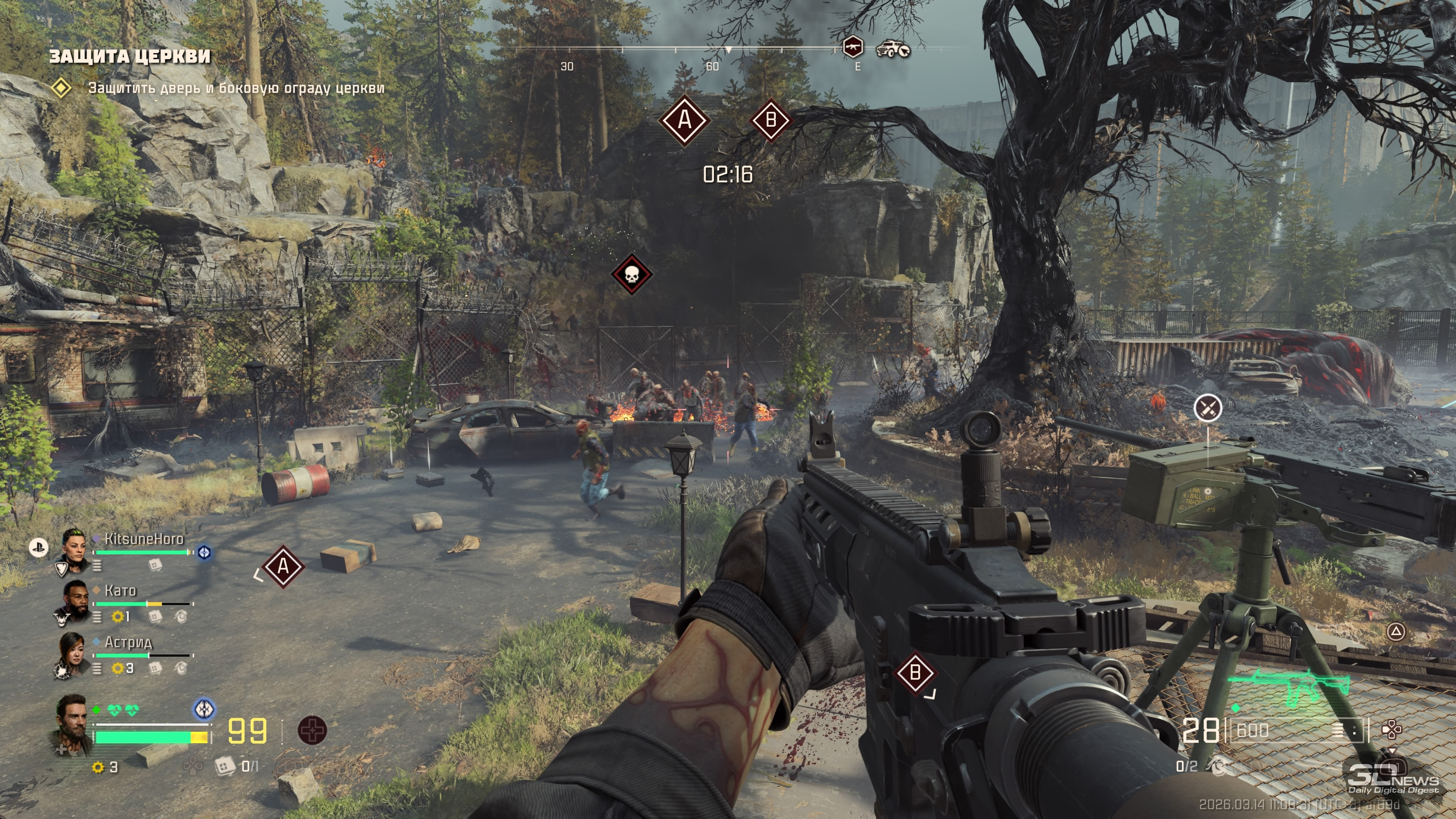Screen dimensions: 1456x819
Task: Click the armed vehicle icon on the compass
Action: point(893,49)
